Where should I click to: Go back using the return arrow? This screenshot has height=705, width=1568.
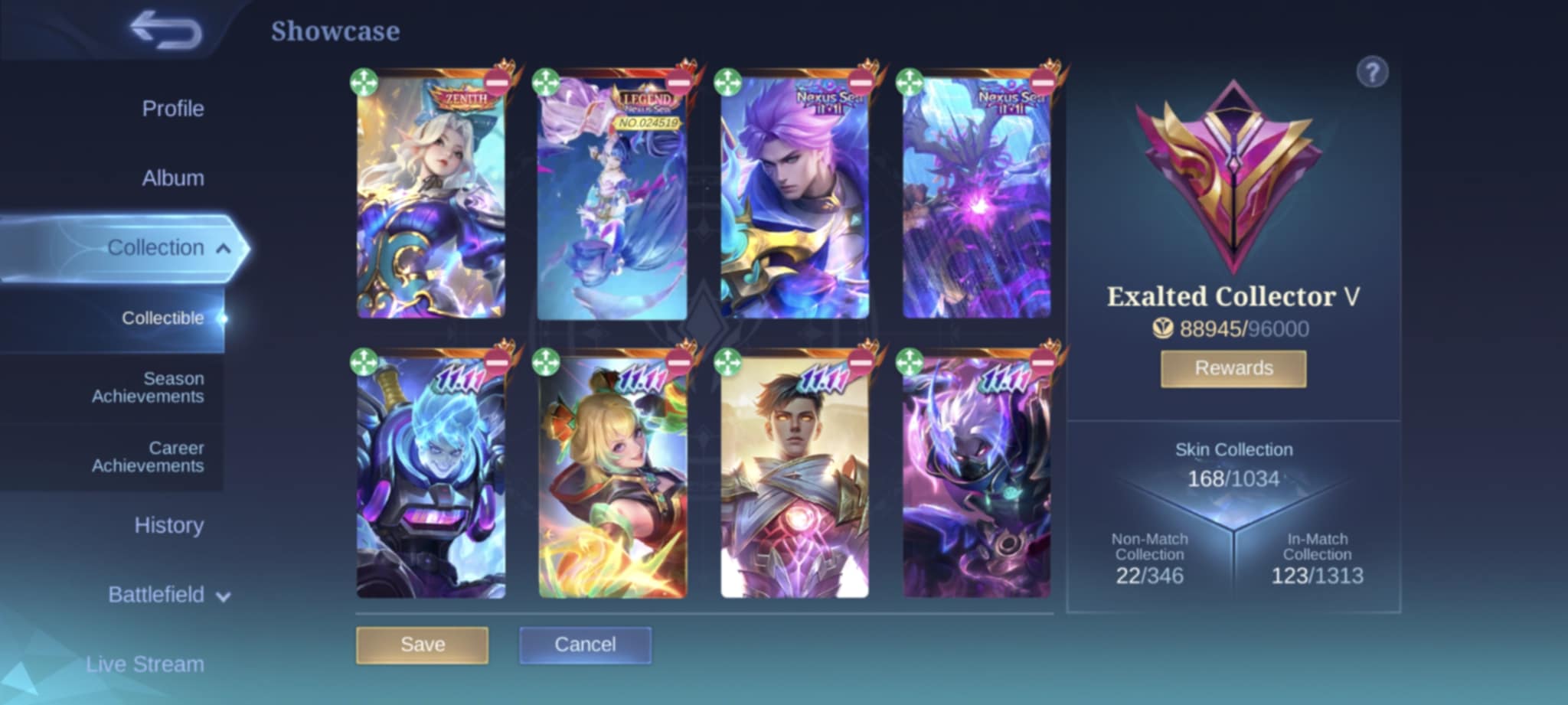pyautogui.click(x=165, y=31)
